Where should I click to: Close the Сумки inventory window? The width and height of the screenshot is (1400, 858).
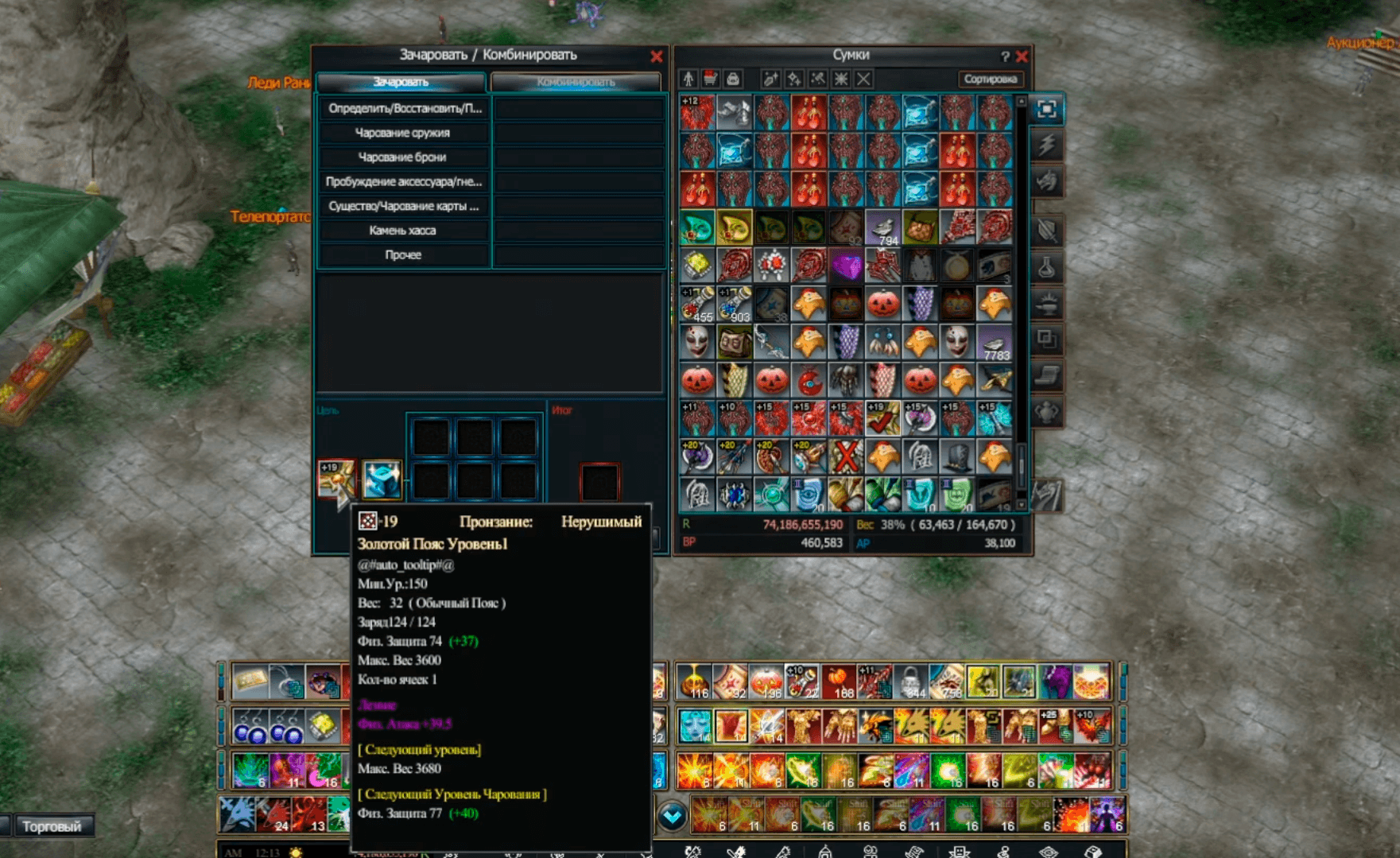1022,56
